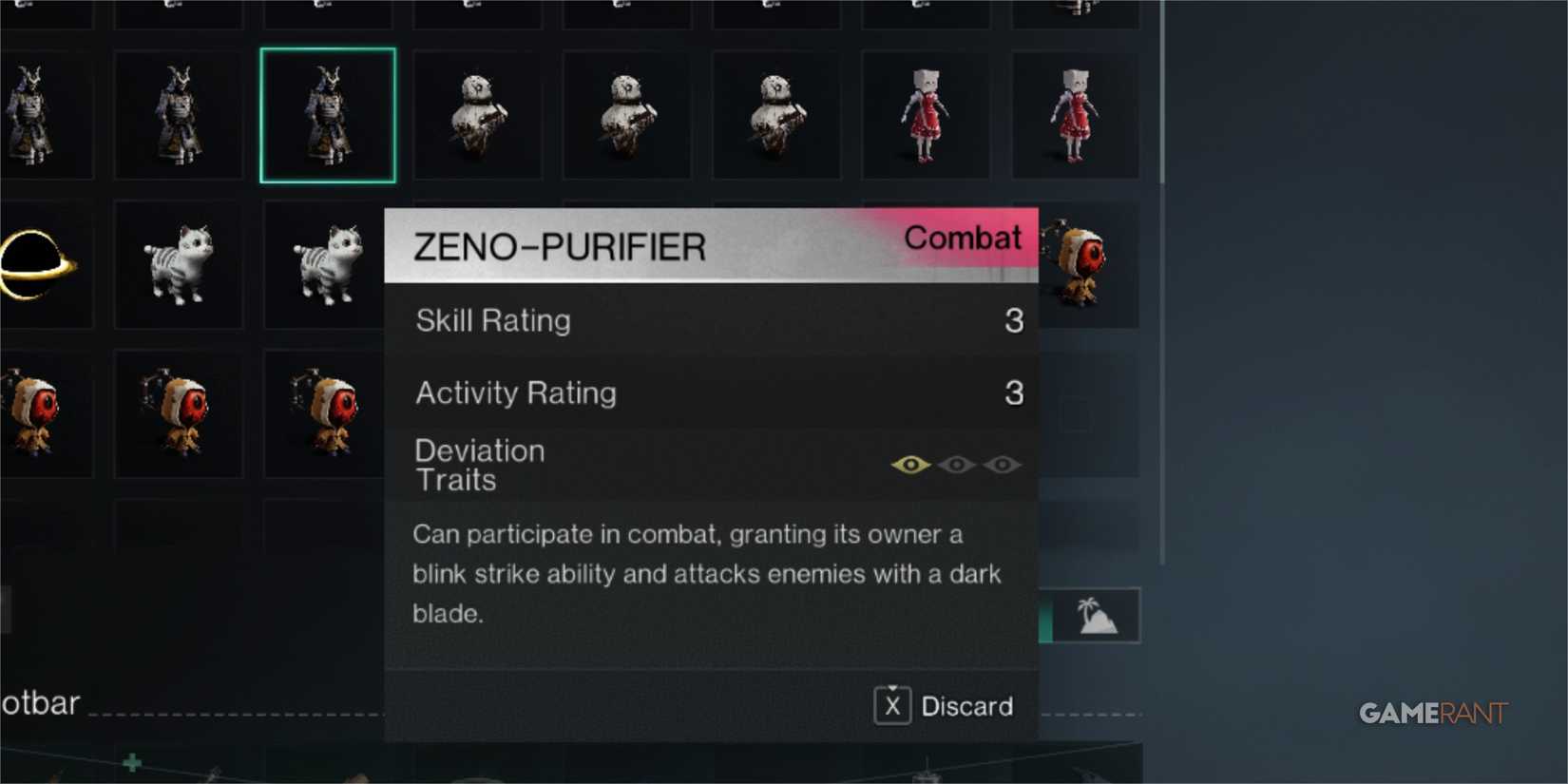Select the highlighted samurai armor deviation
The height and width of the screenshot is (784, 1568).
327,114
